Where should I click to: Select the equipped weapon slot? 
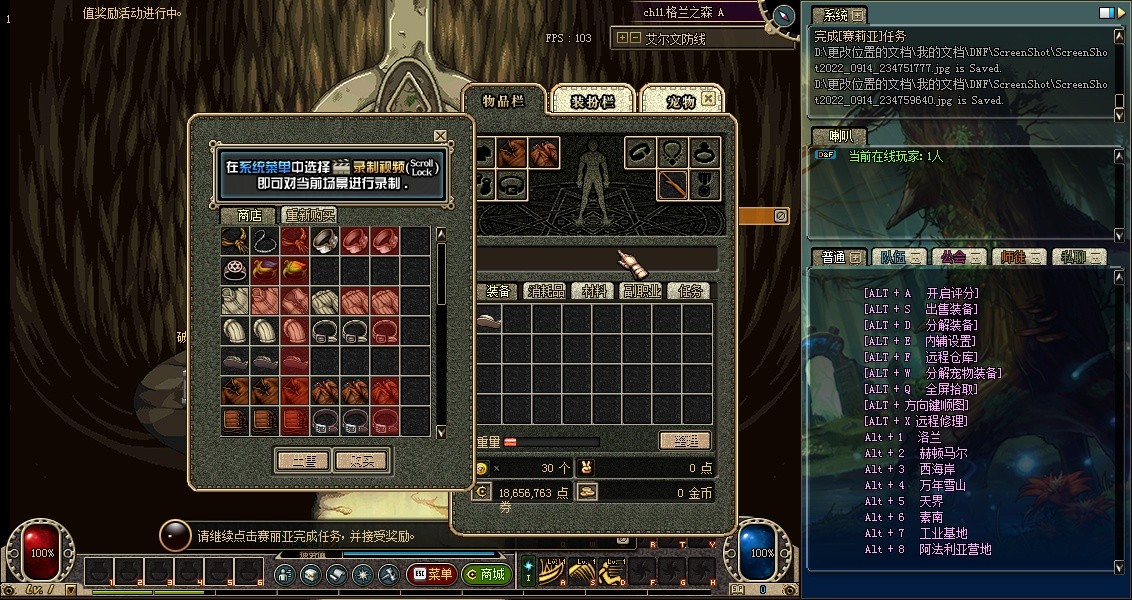(x=674, y=184)
